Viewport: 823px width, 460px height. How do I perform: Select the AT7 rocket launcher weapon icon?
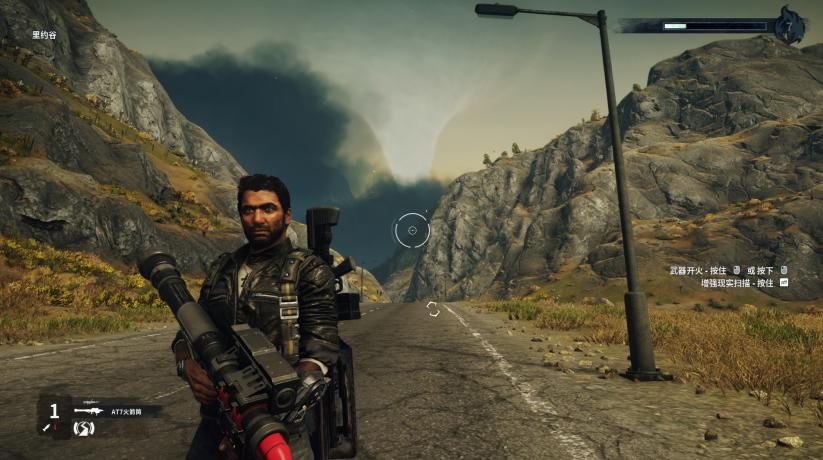tap(87, 410)
